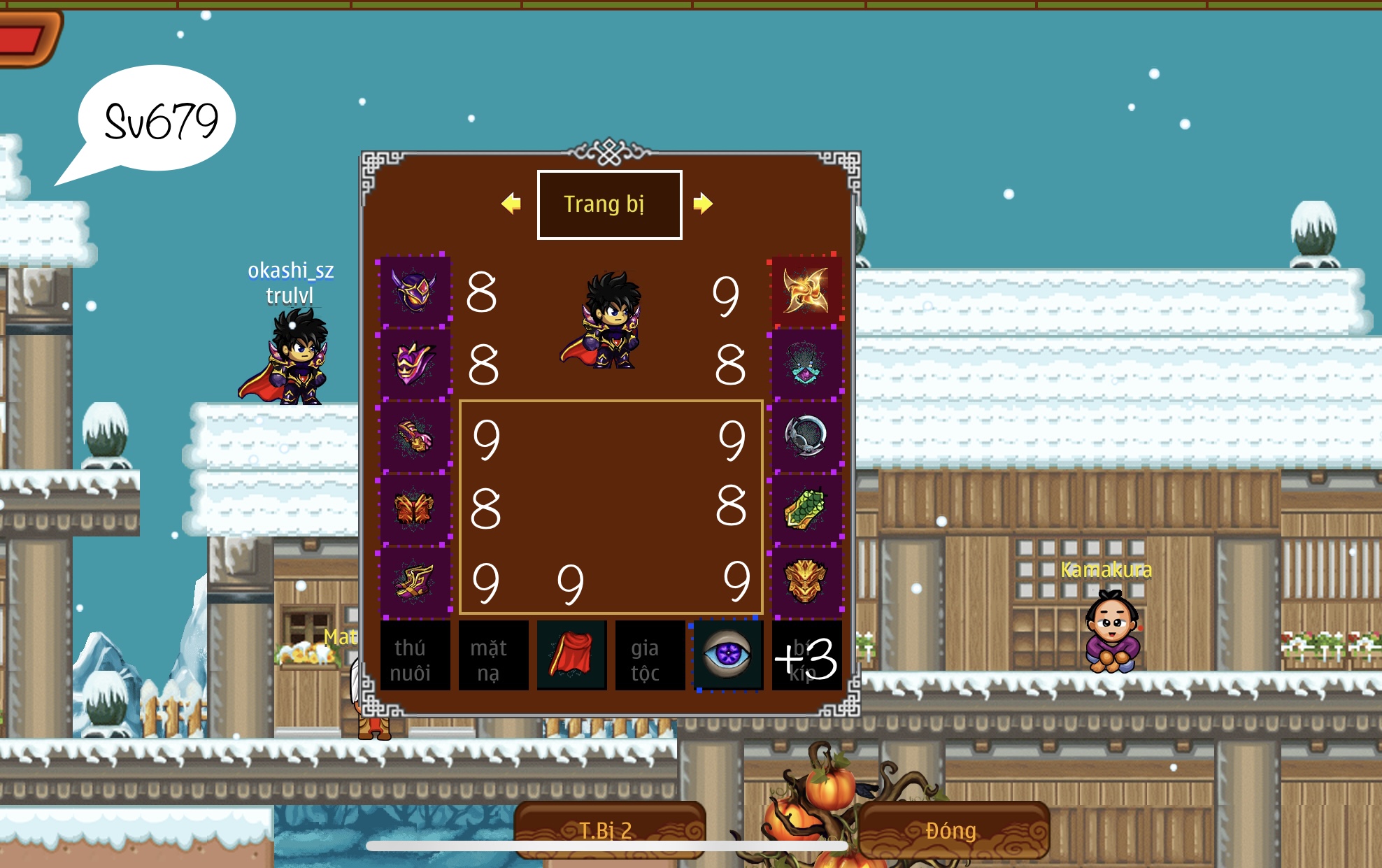
Task: Select the purple horned helmet slot
Action: pos(415,290)
